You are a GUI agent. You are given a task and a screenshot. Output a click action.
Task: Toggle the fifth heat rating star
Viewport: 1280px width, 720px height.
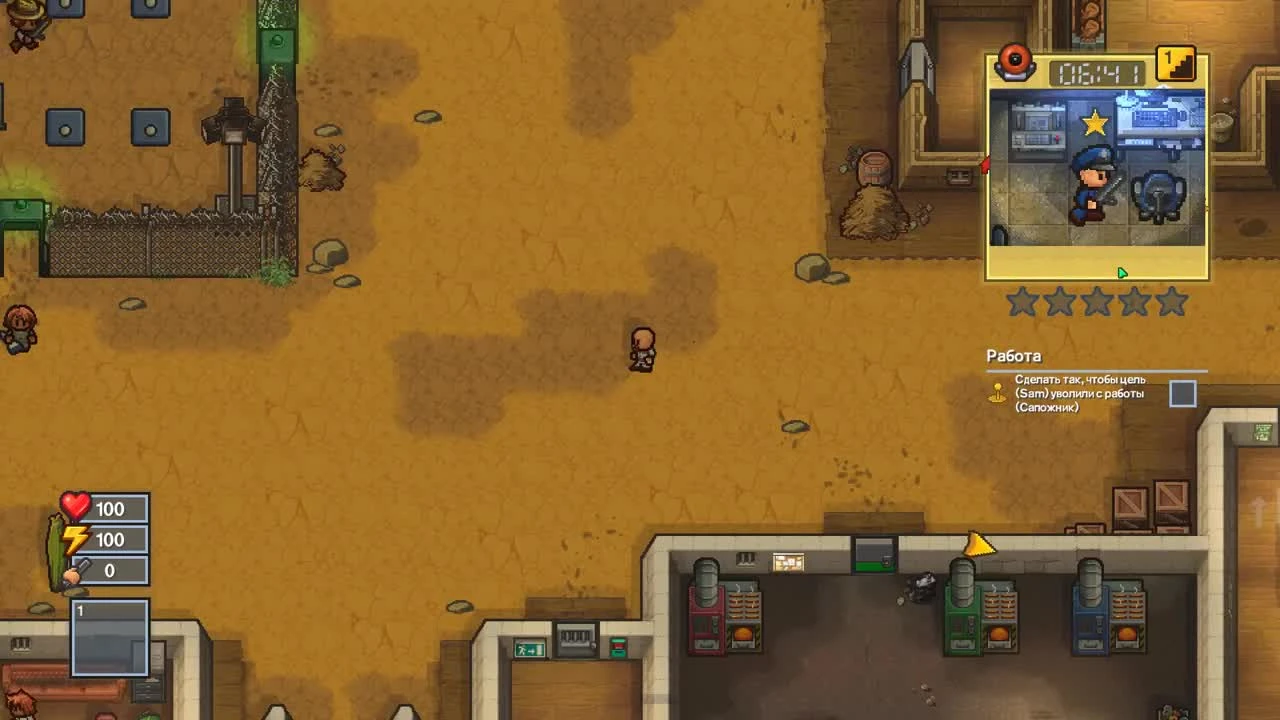pos(1169,302)
